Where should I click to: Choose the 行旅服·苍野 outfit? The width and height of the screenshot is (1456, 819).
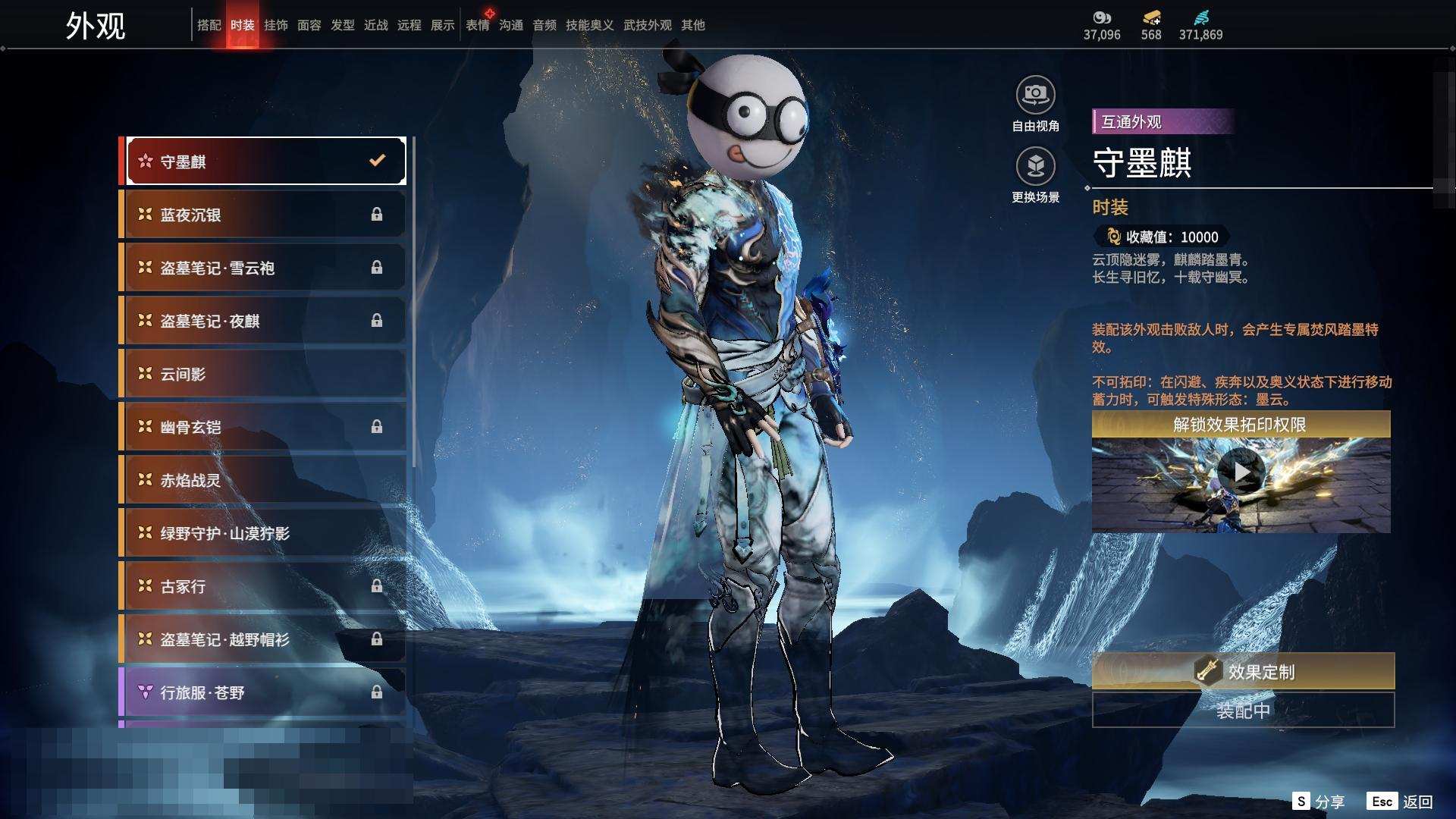tap(263, 692)
